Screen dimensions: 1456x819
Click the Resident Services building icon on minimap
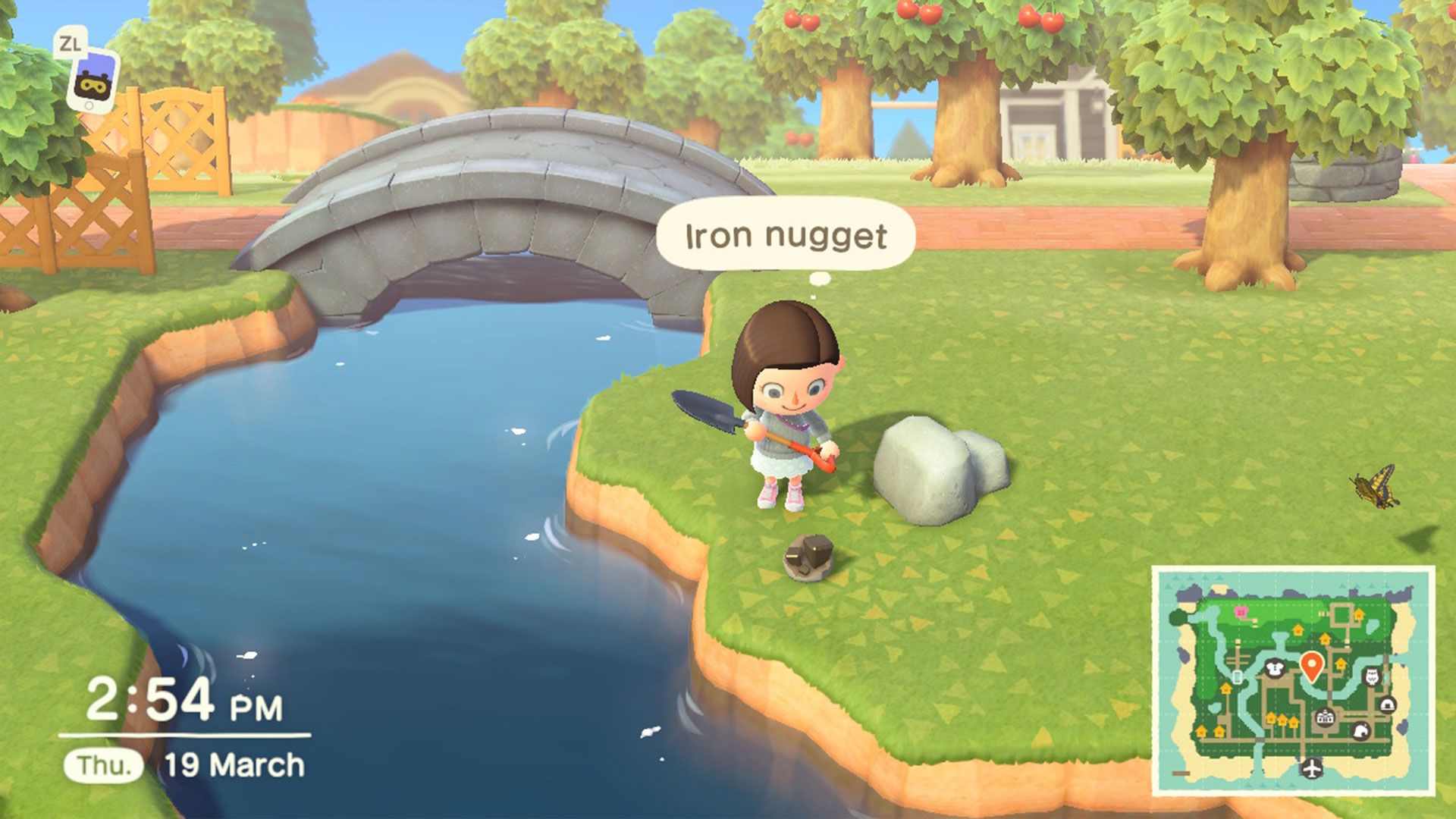(x=1325, y=717)
